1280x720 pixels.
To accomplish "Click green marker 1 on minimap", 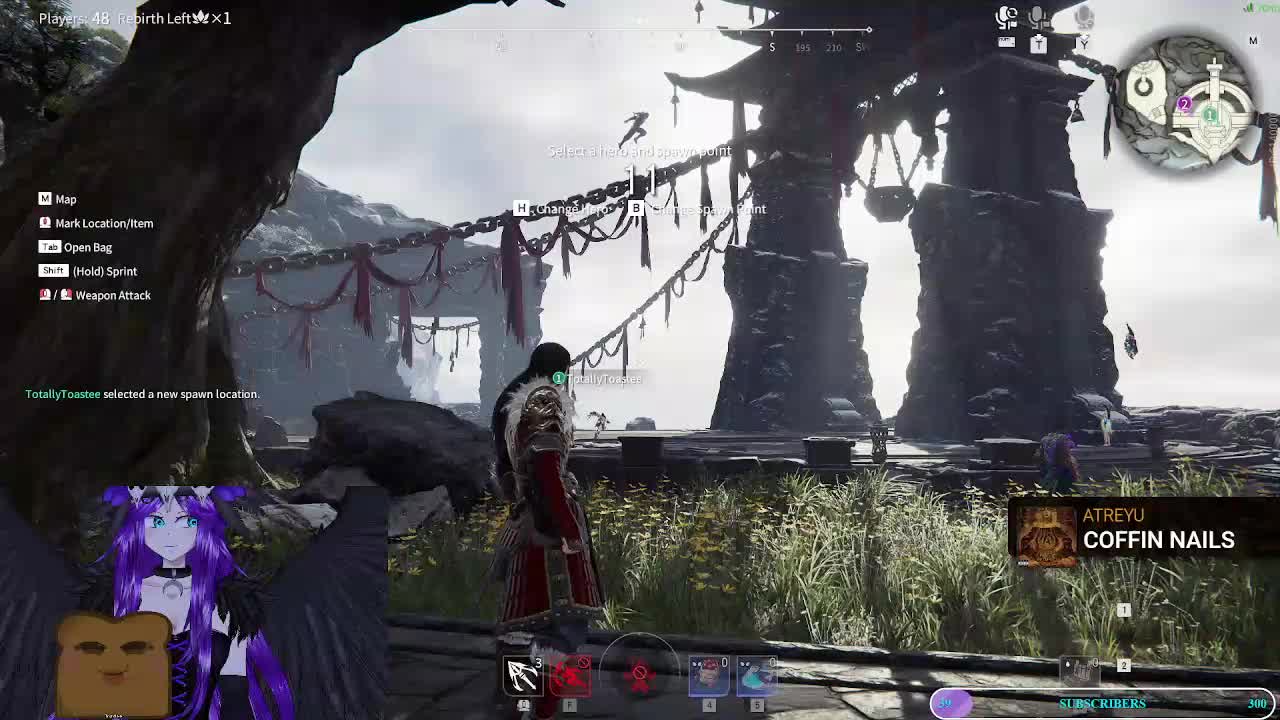I will [1210, 116].
